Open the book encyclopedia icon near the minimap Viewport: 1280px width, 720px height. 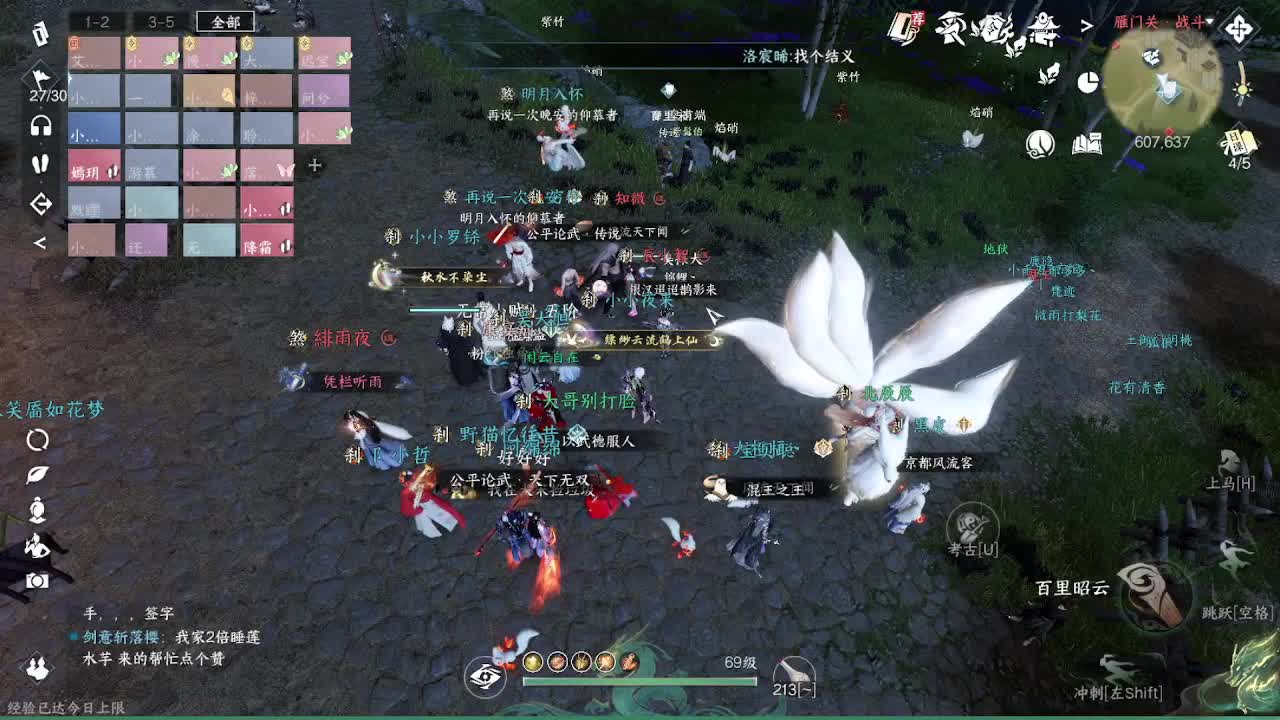[1087, 143]
